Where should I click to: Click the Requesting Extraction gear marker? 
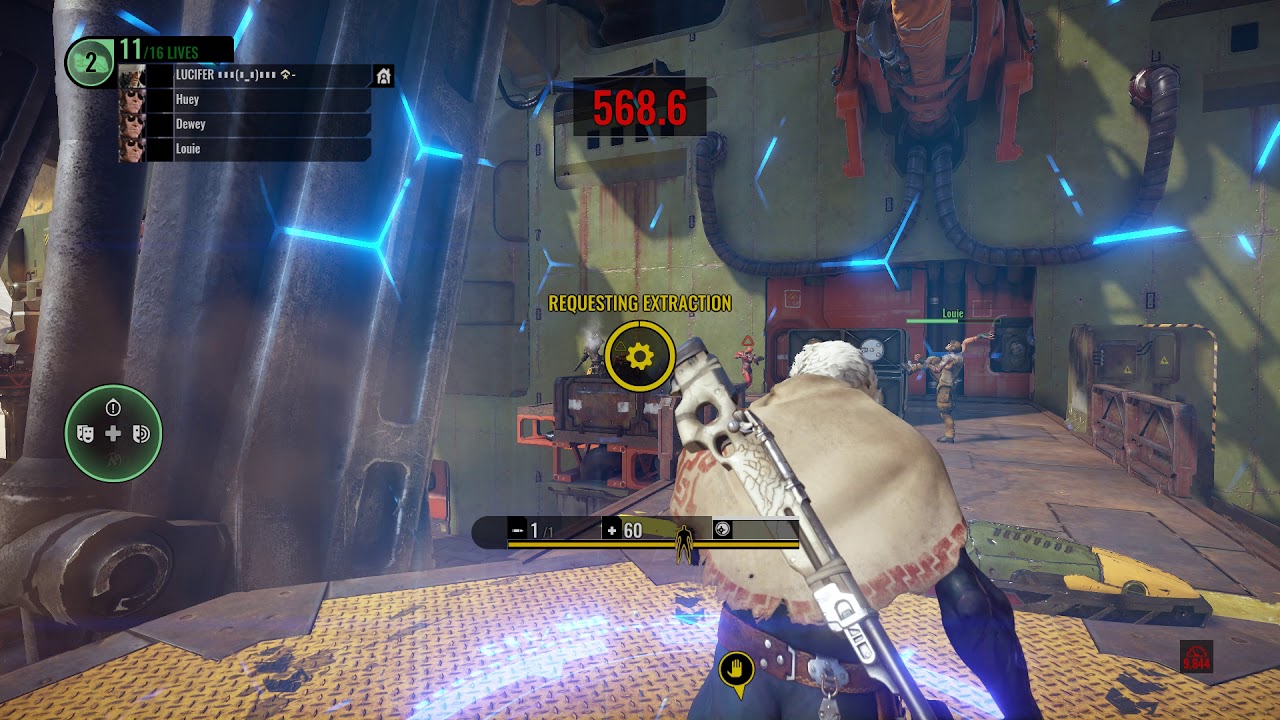pyautogui.click(x=640, y=356)
